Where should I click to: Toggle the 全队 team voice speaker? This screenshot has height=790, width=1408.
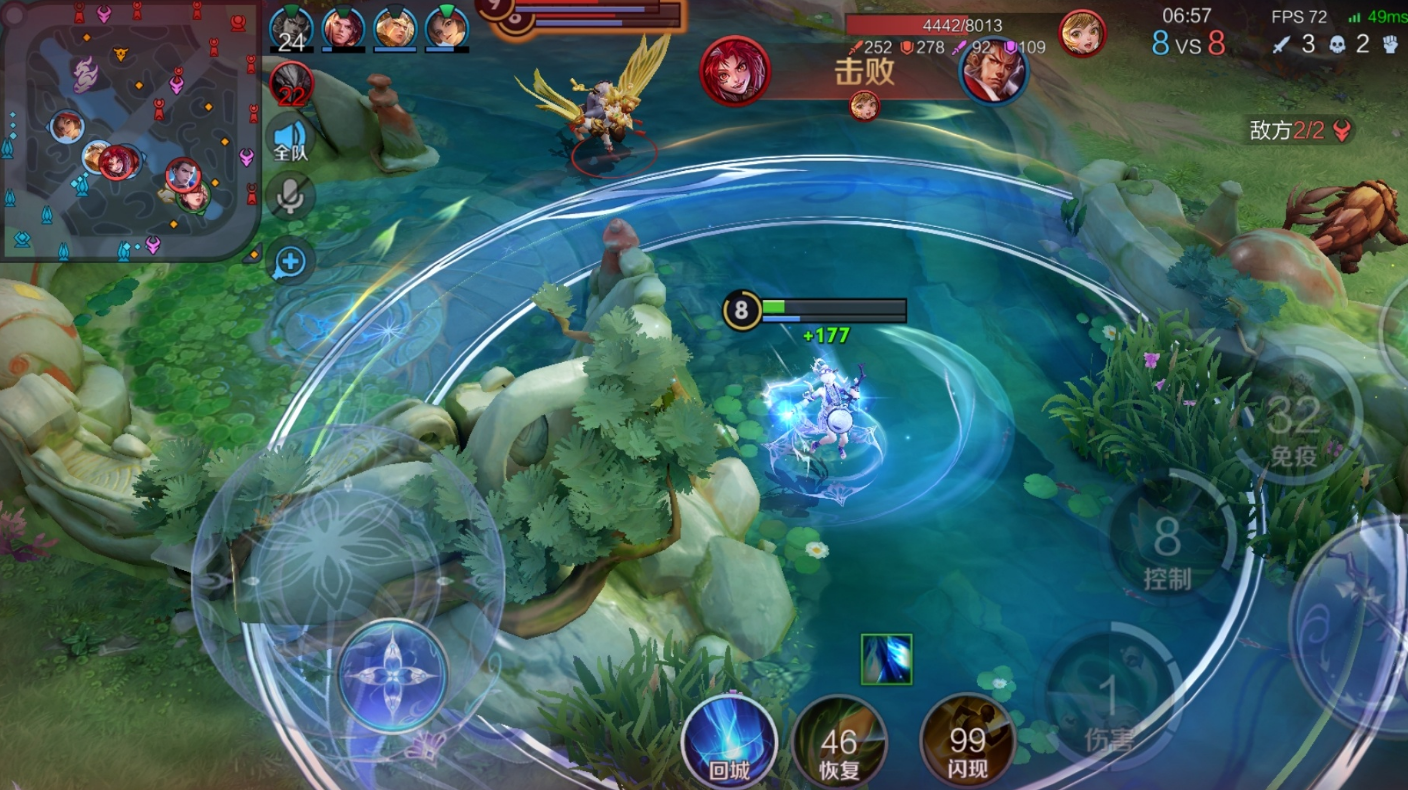tap(291, 140)
